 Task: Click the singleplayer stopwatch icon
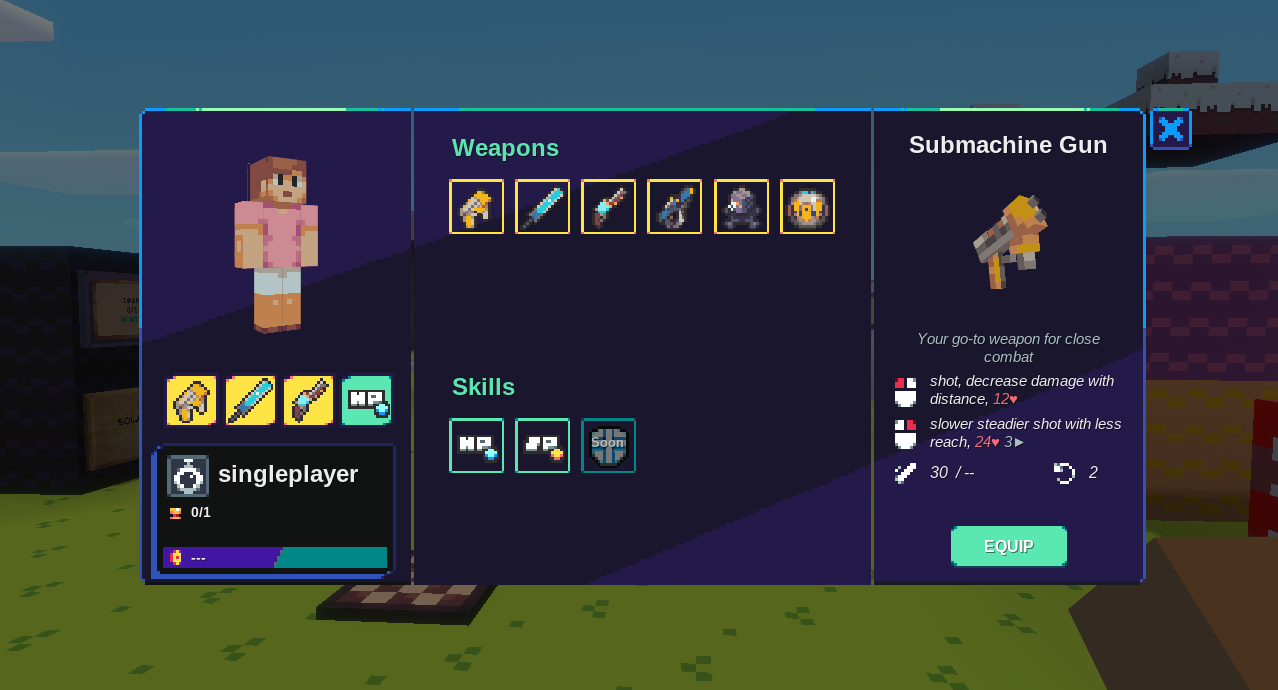(188, 476)
